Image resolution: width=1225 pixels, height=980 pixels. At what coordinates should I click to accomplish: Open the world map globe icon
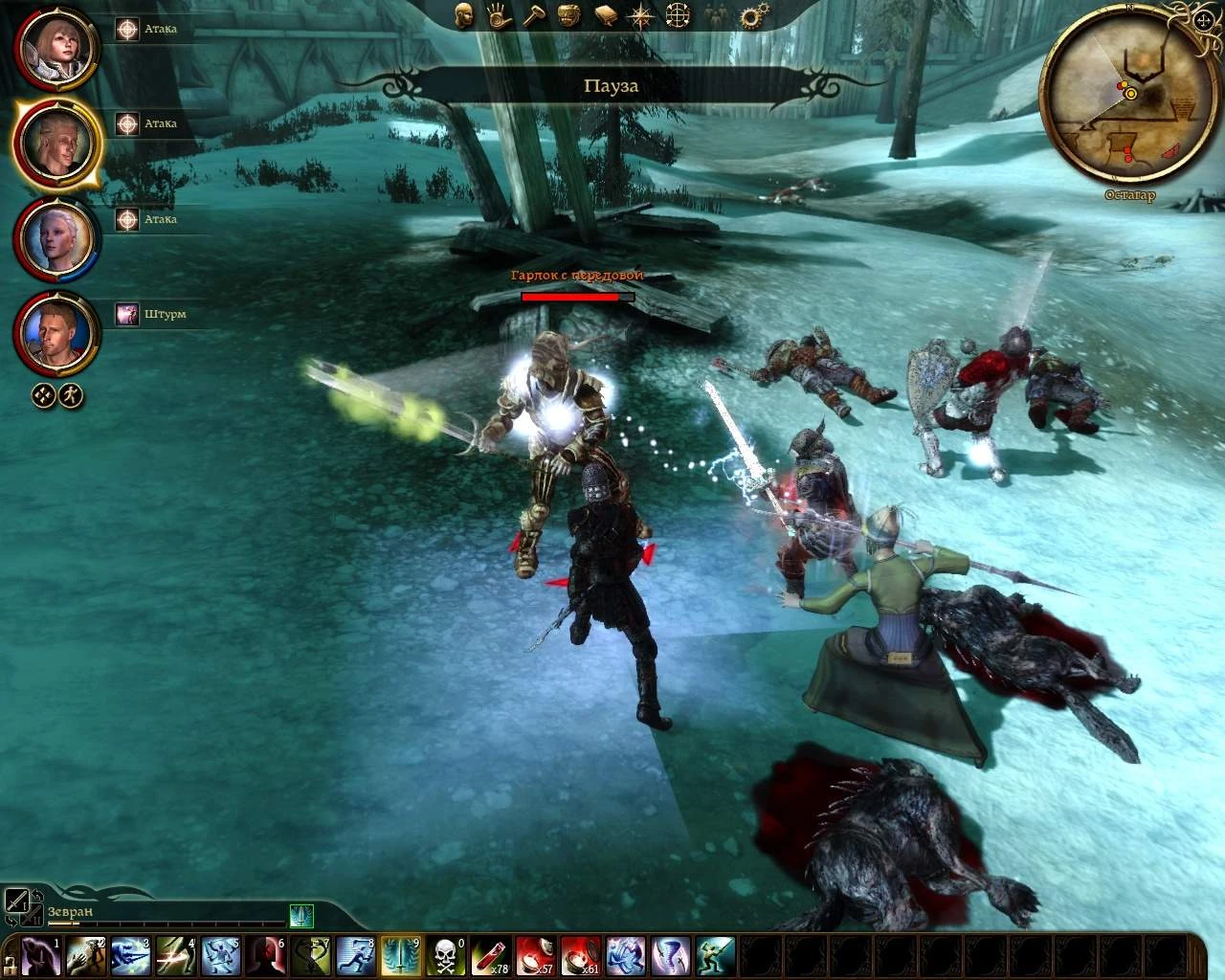677,15
